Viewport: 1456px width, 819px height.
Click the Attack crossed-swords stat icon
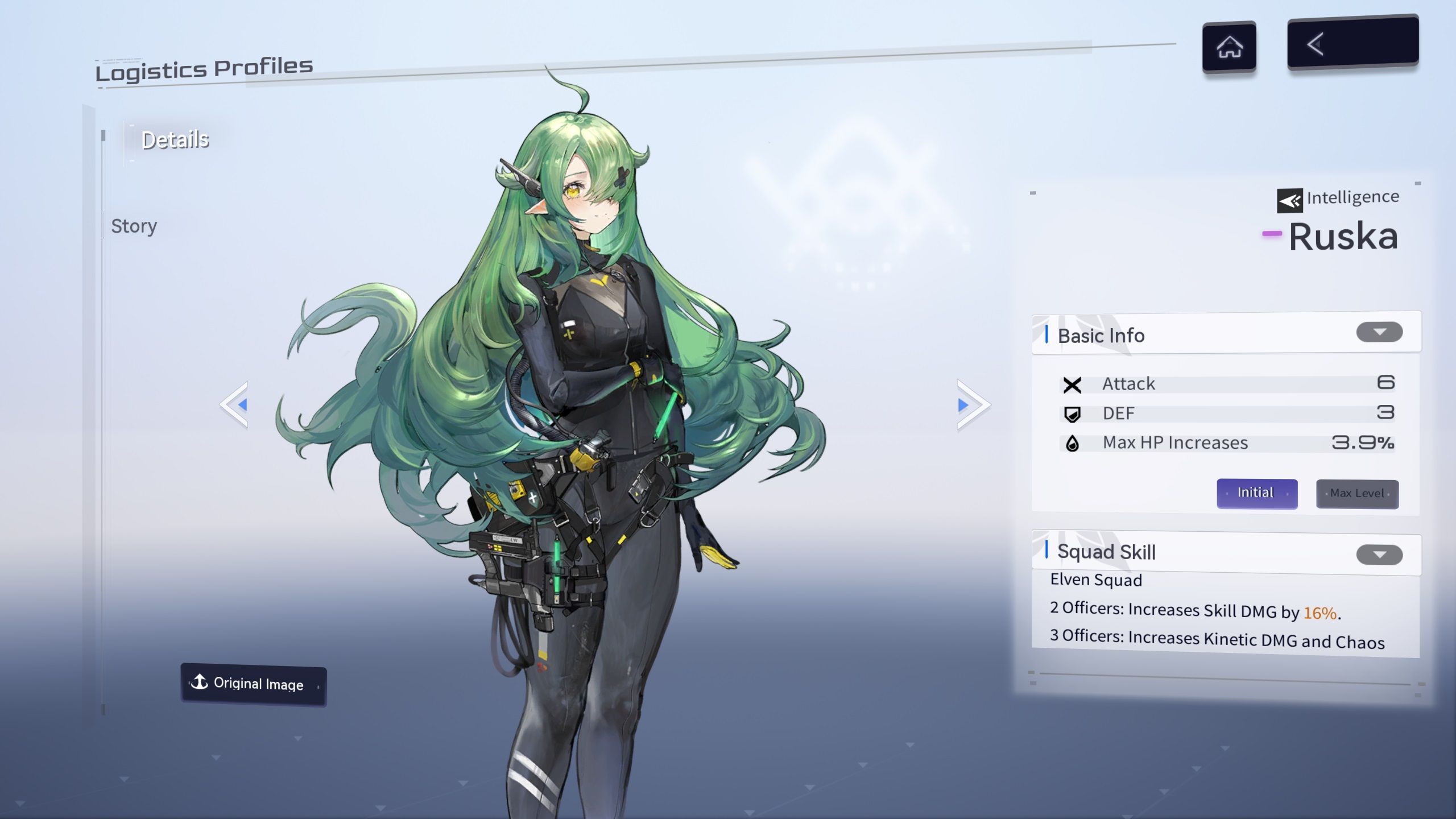(x=1072, y=384)
